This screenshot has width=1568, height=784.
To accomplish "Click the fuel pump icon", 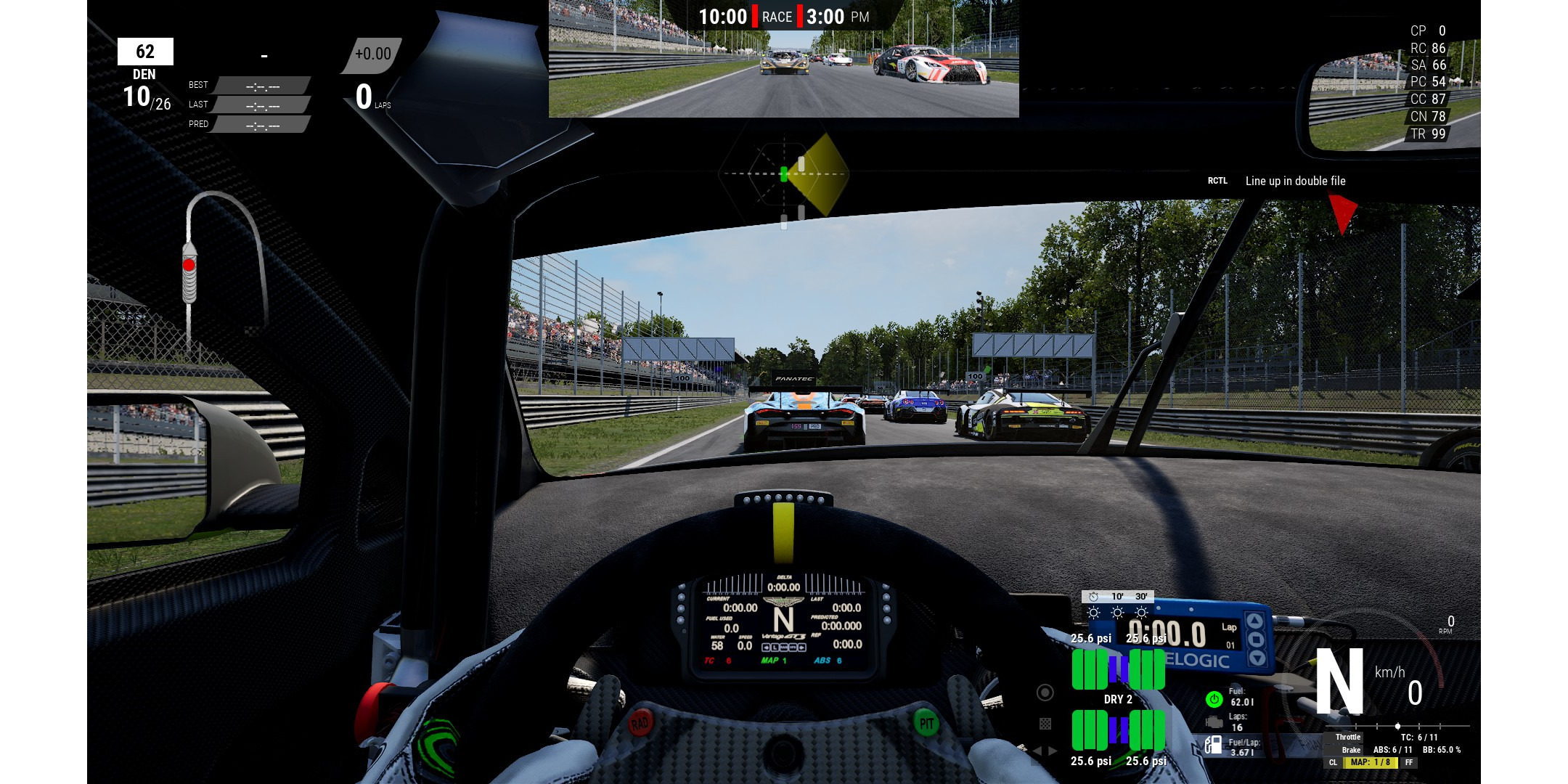I will point(1213,746).
